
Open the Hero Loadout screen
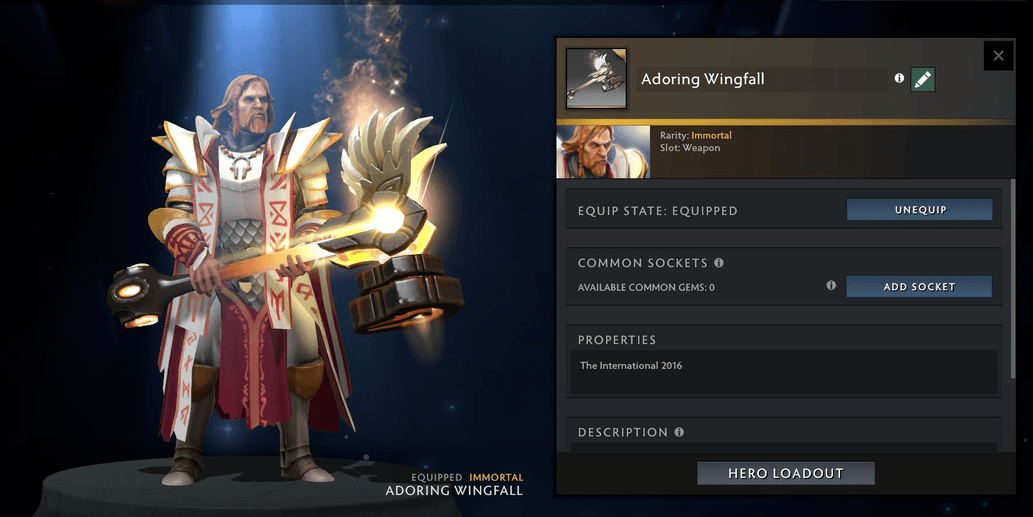pos(786,473)
